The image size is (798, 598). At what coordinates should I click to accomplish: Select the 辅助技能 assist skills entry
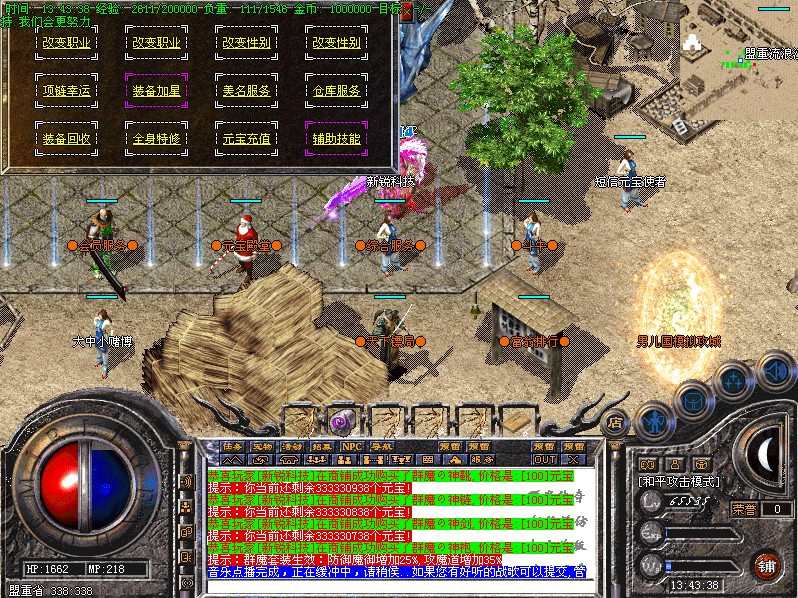tap(335, 139)
